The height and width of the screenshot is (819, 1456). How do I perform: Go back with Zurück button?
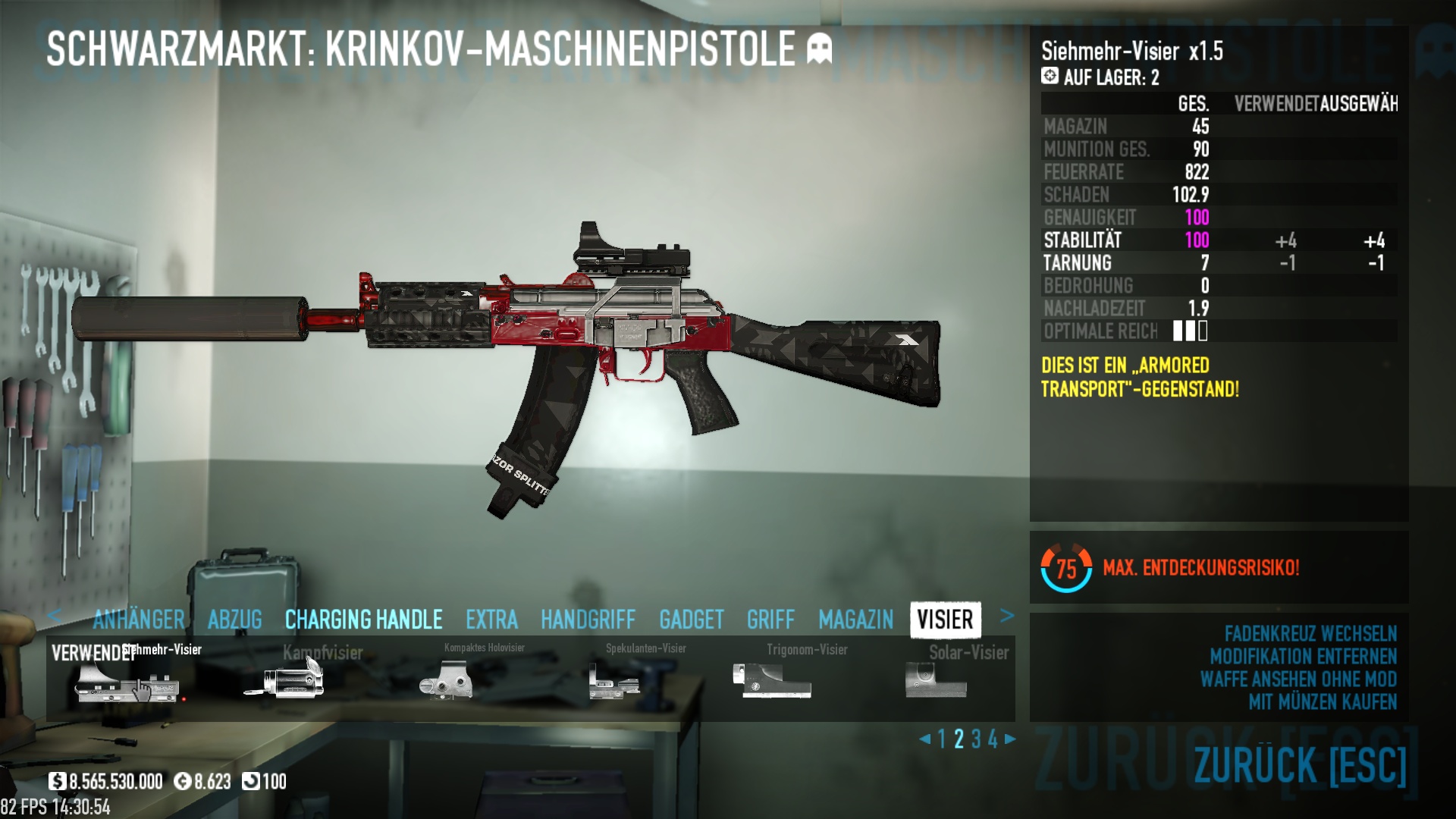[x=1300, y=764]
